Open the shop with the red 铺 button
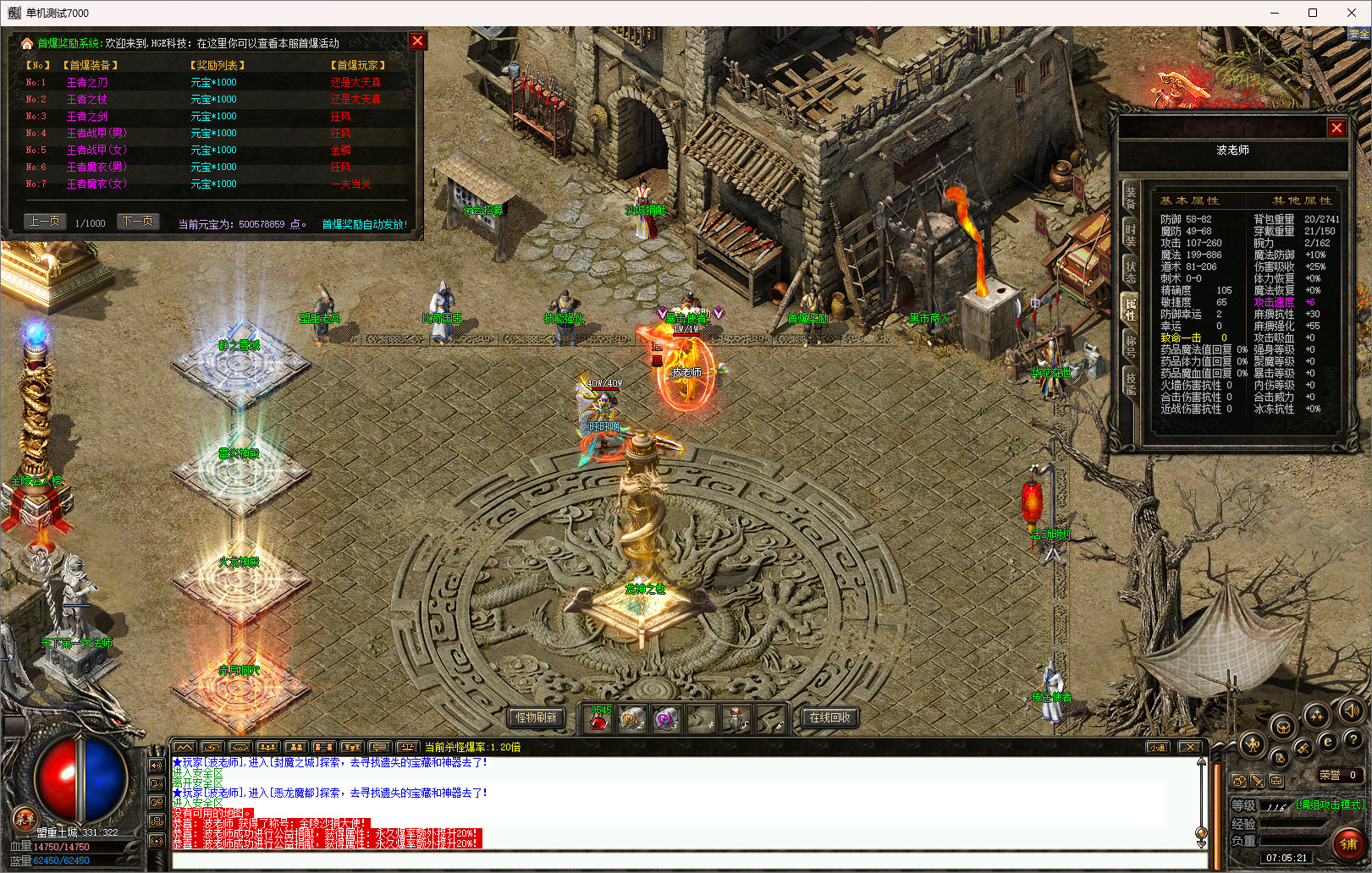 point(1347,845)
